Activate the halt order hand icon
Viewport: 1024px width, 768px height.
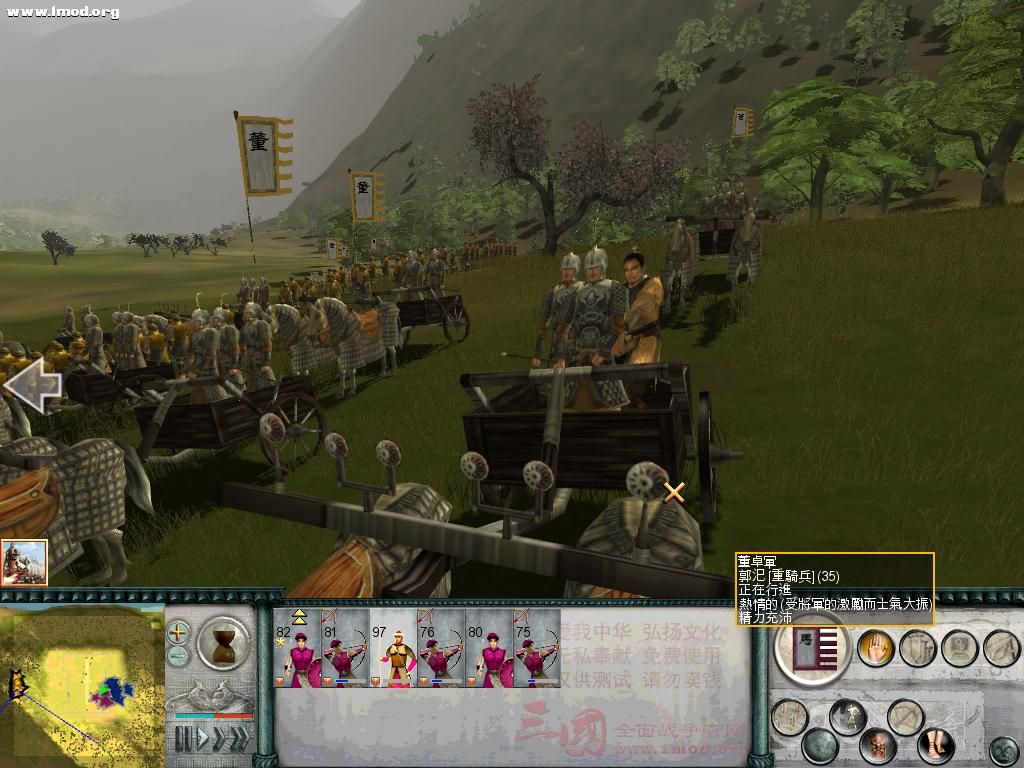876,648
